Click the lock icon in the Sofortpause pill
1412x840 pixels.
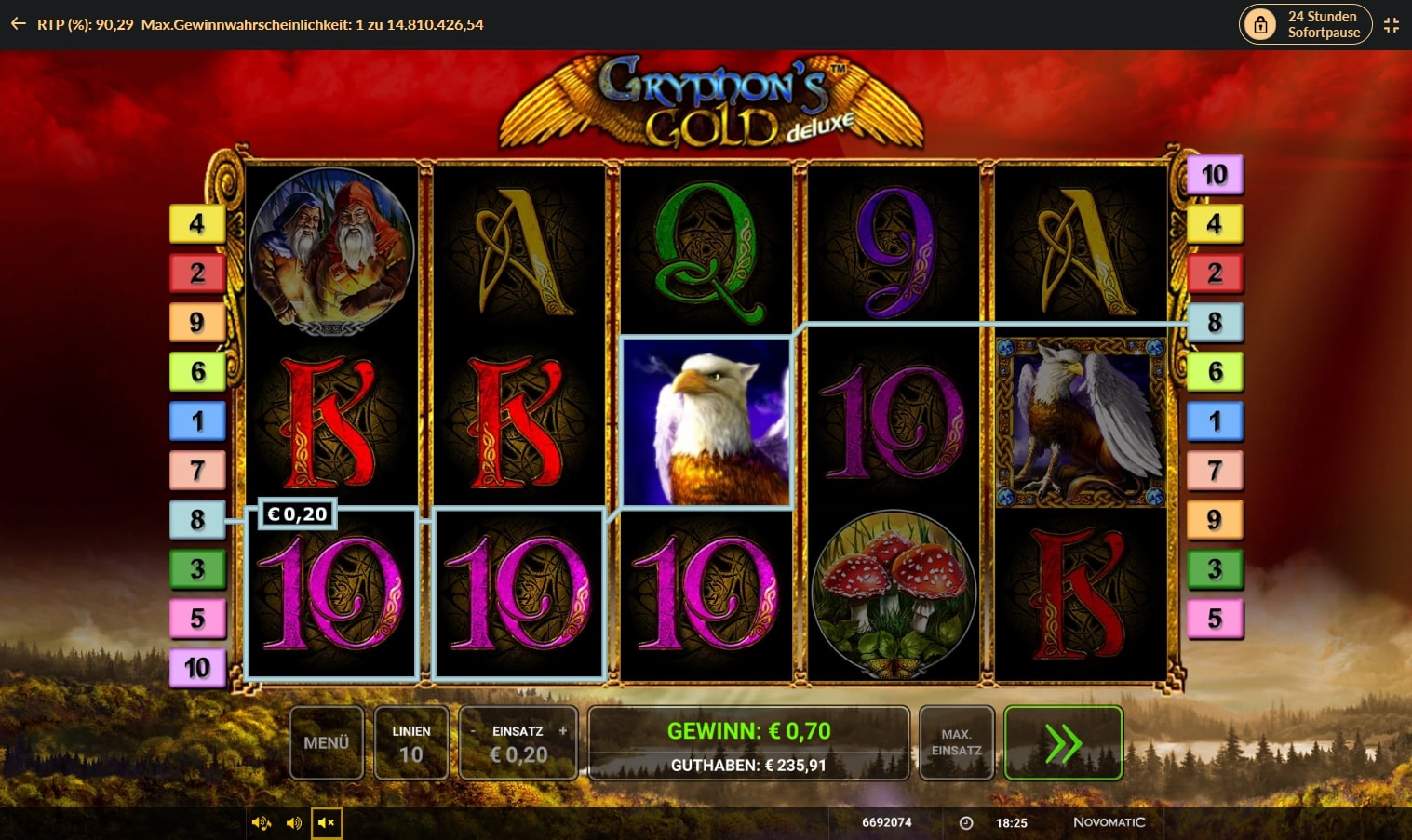1261,23
